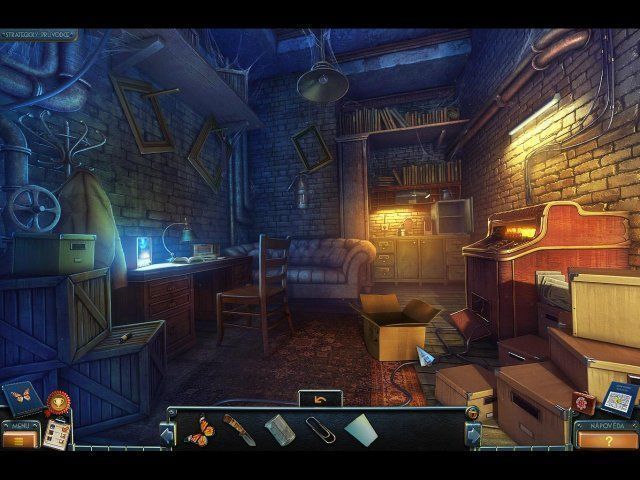This screenshot has height=480, width=640.
Task: Collapse inventory with the yellow arrow tab
Action: pos(320,398)
